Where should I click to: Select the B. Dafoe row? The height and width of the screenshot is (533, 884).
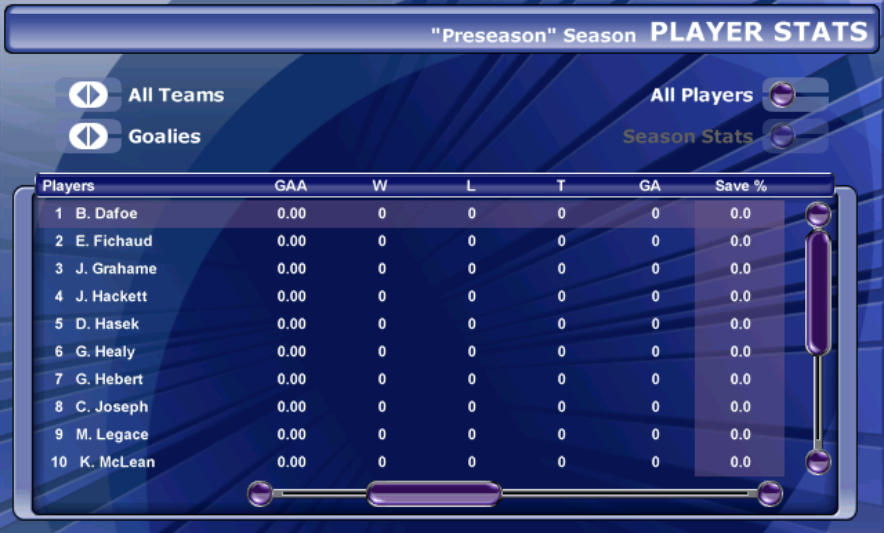(106, 213)
